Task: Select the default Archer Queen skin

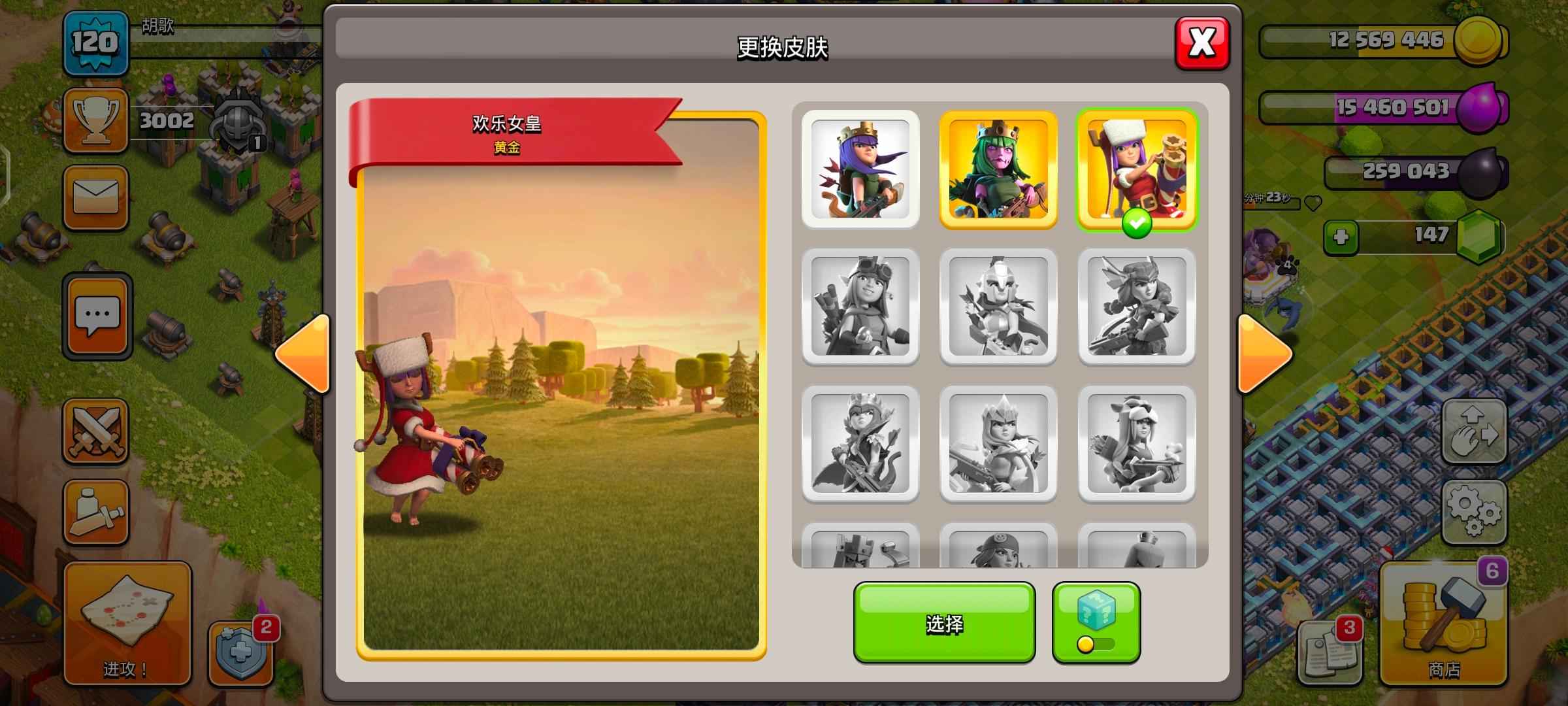Action: pos(860,169)
